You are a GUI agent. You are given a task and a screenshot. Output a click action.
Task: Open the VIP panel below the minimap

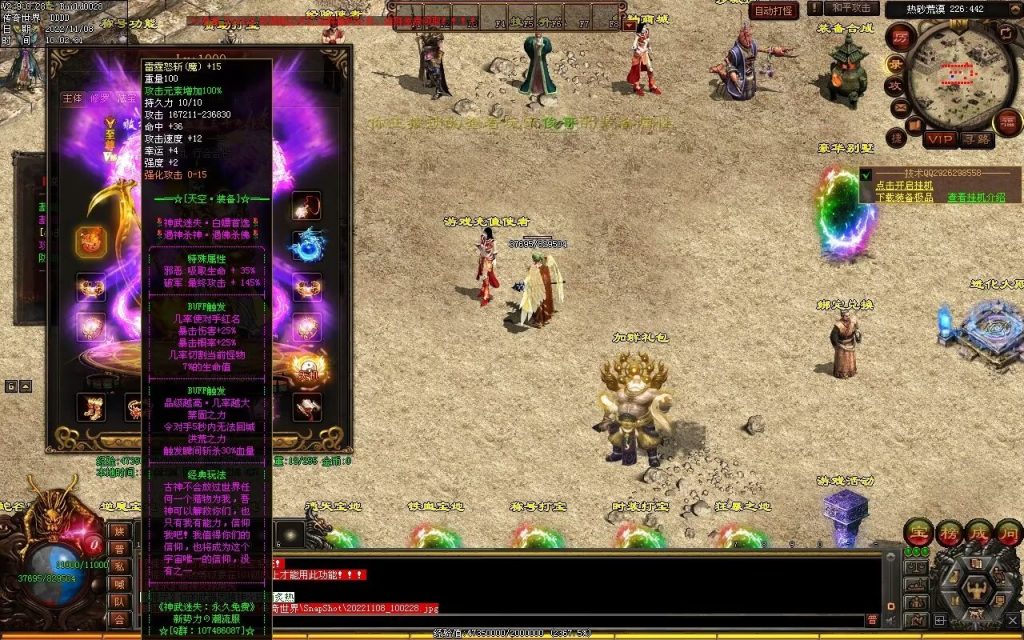pyautogui.click(x=939, y=138)
